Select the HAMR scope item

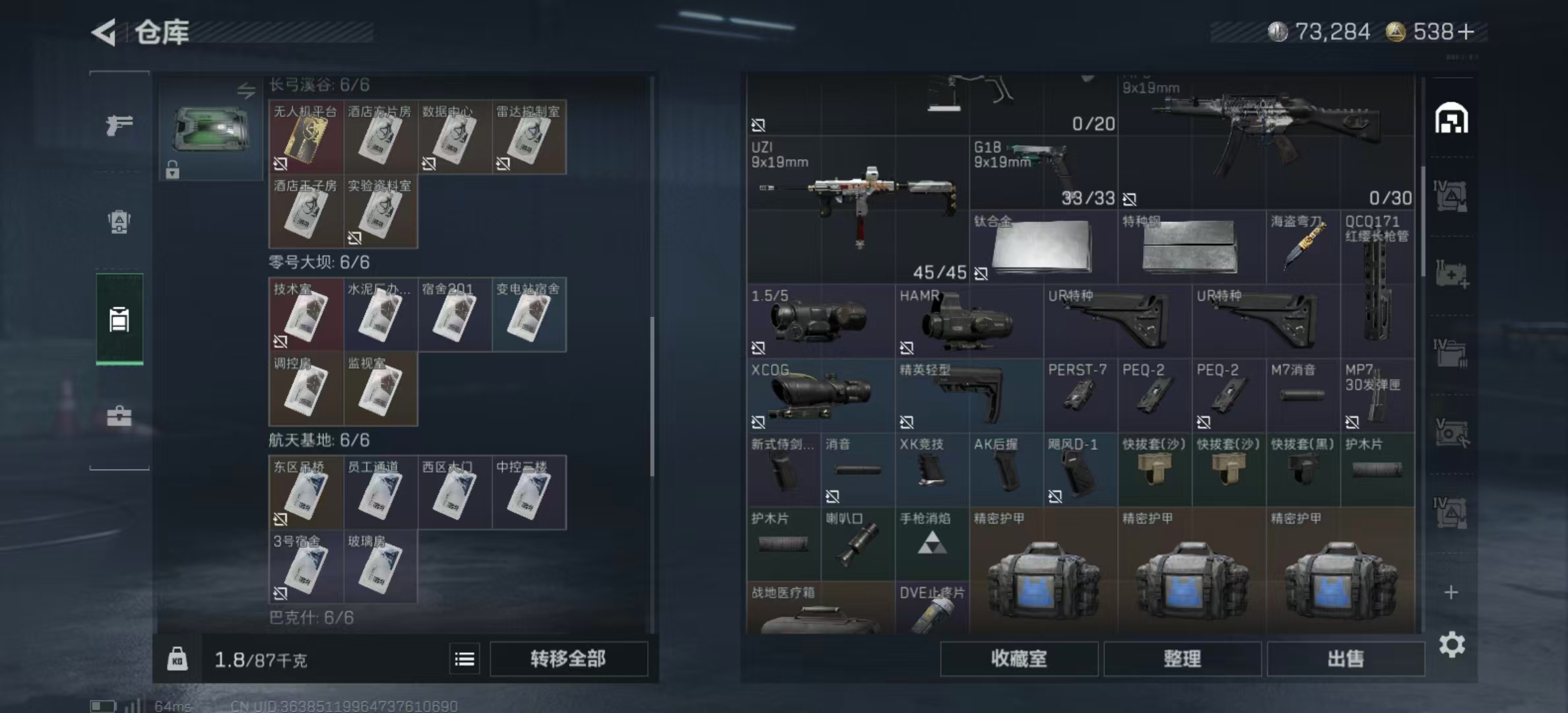tap(969, 322)
